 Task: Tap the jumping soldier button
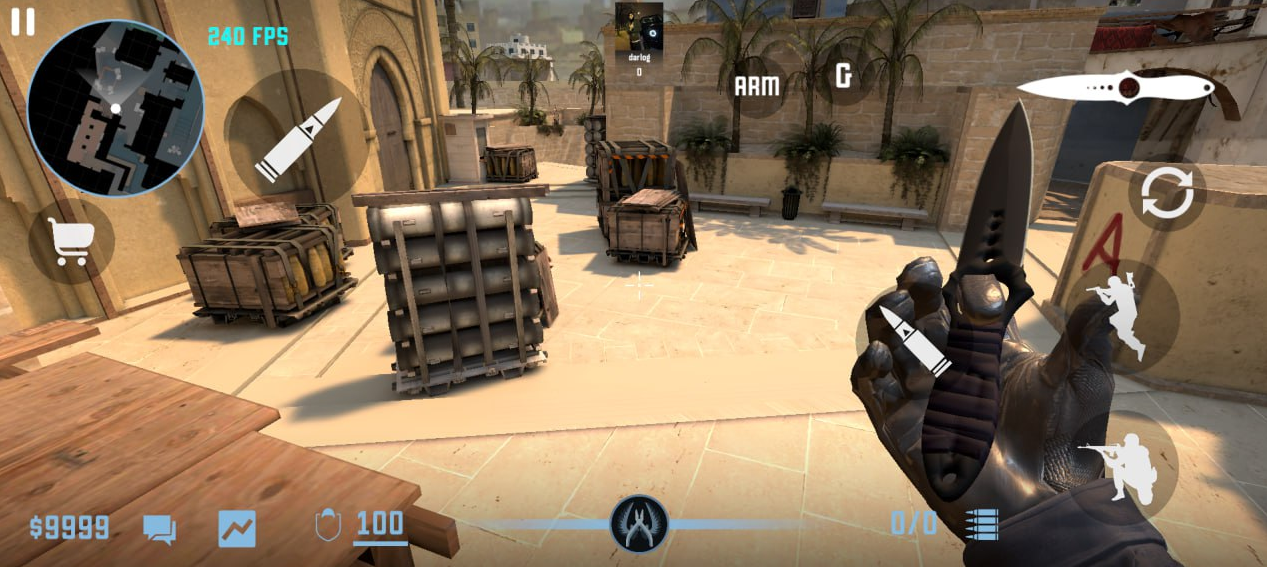coord(1121,315)
